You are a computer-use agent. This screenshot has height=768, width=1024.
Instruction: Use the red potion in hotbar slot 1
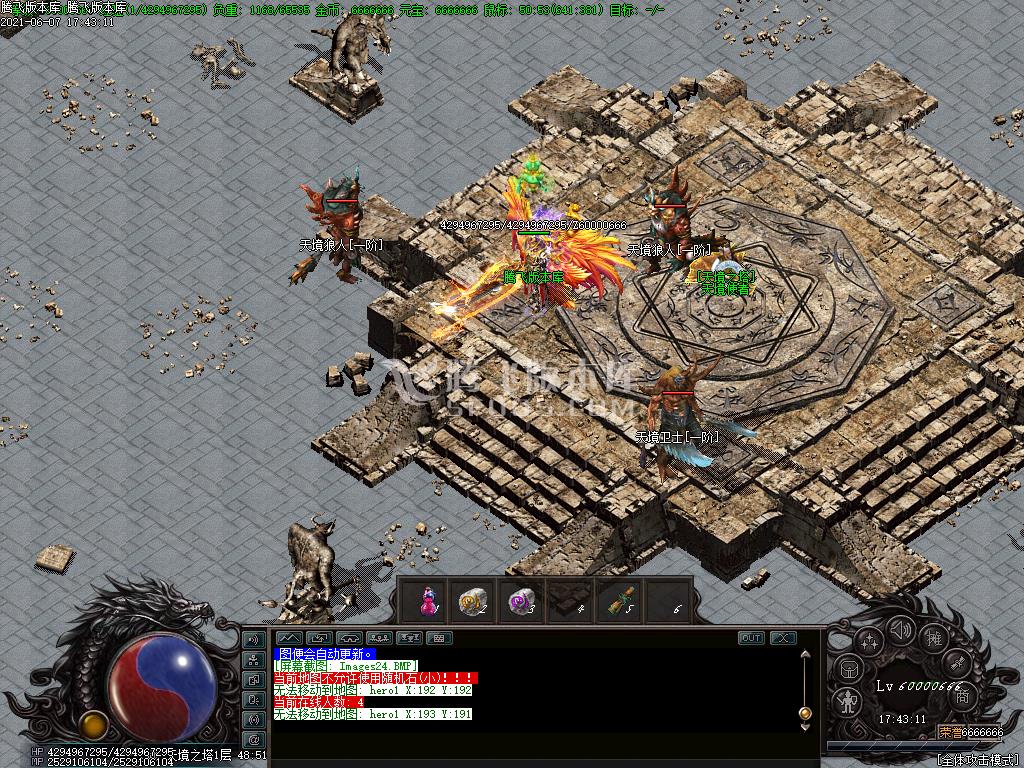(x=429, y=601)
